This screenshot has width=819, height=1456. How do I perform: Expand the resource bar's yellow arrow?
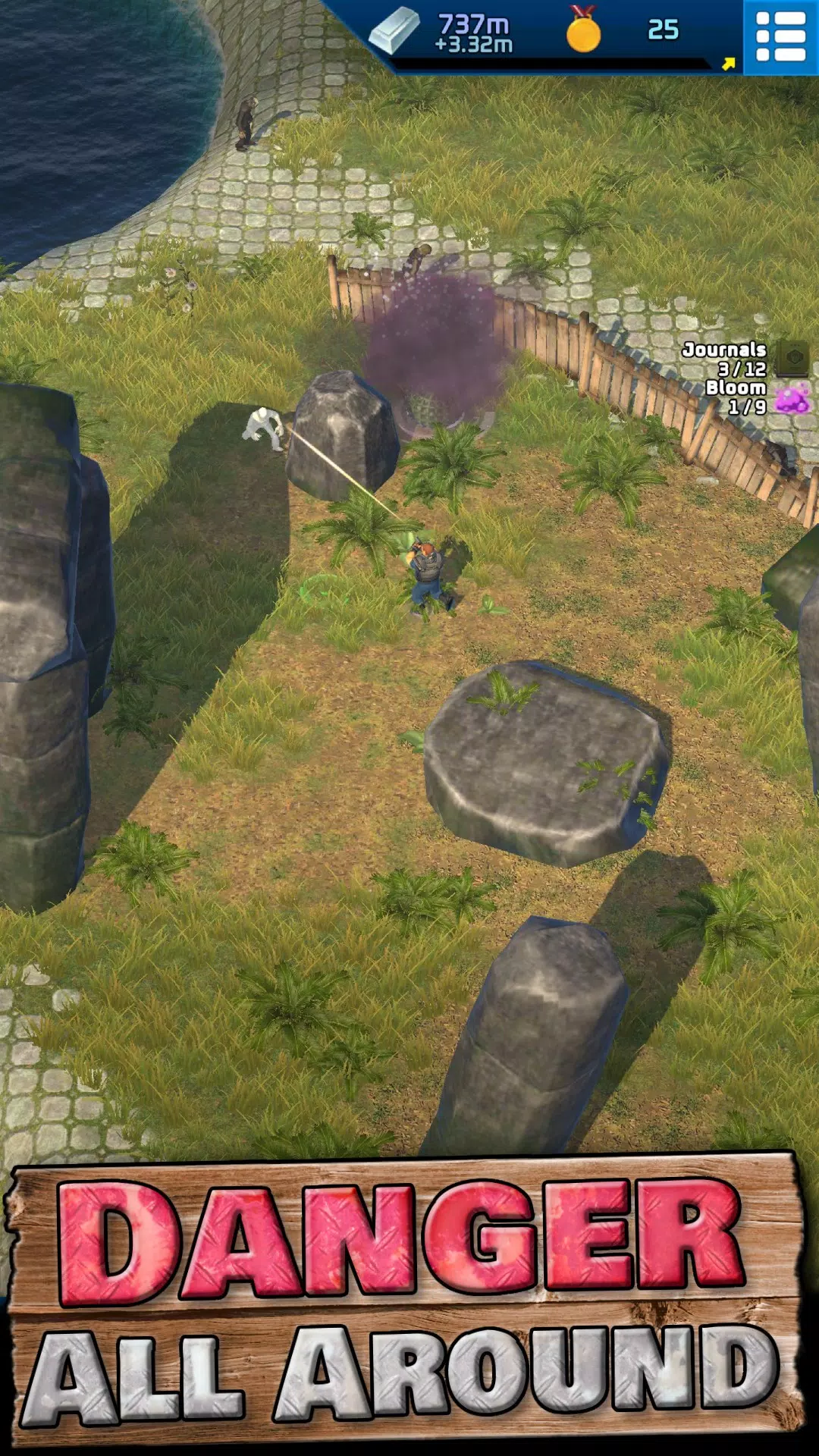point(729,64)
